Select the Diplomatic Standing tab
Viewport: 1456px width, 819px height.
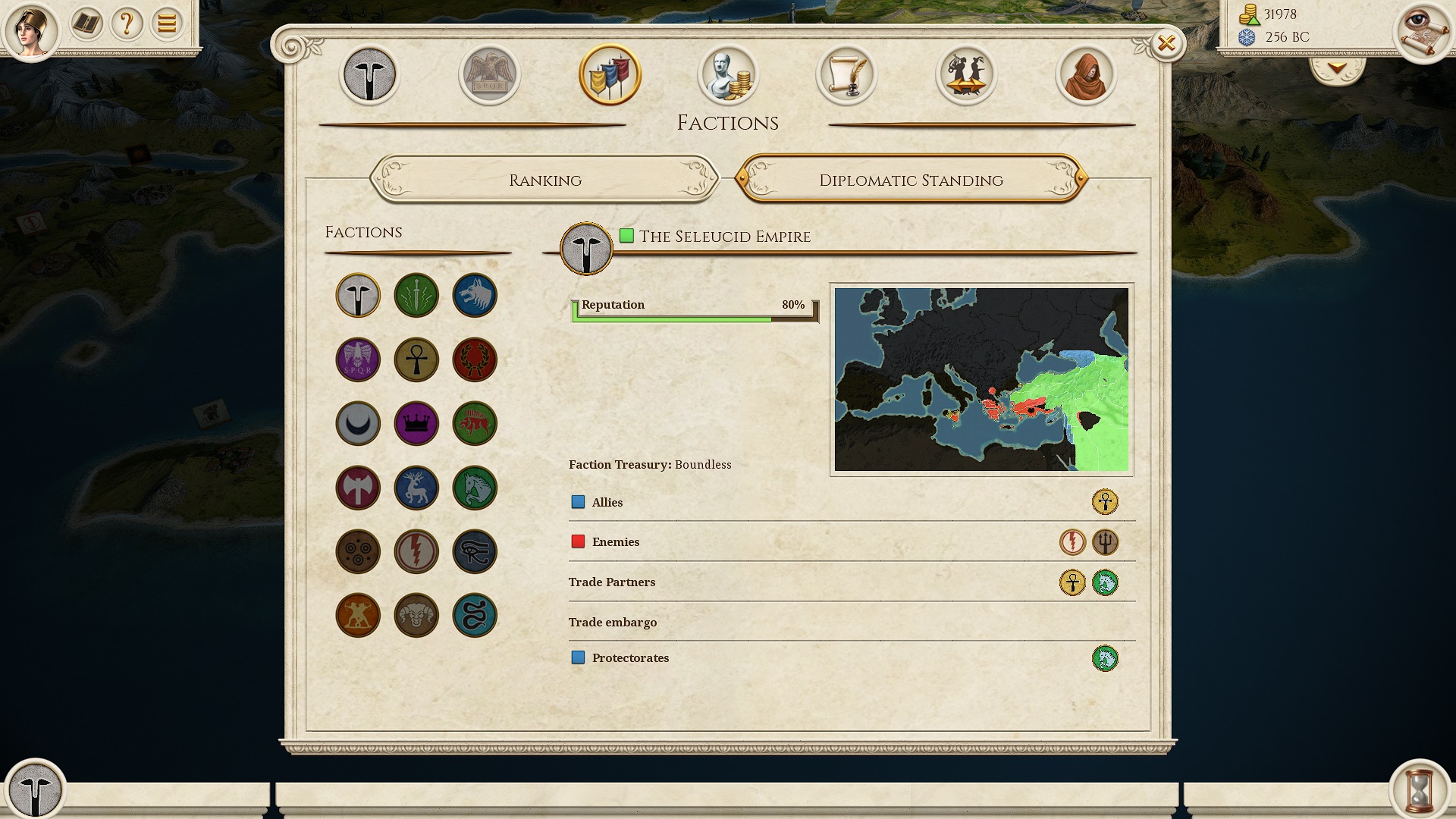(x=911, y=180)
